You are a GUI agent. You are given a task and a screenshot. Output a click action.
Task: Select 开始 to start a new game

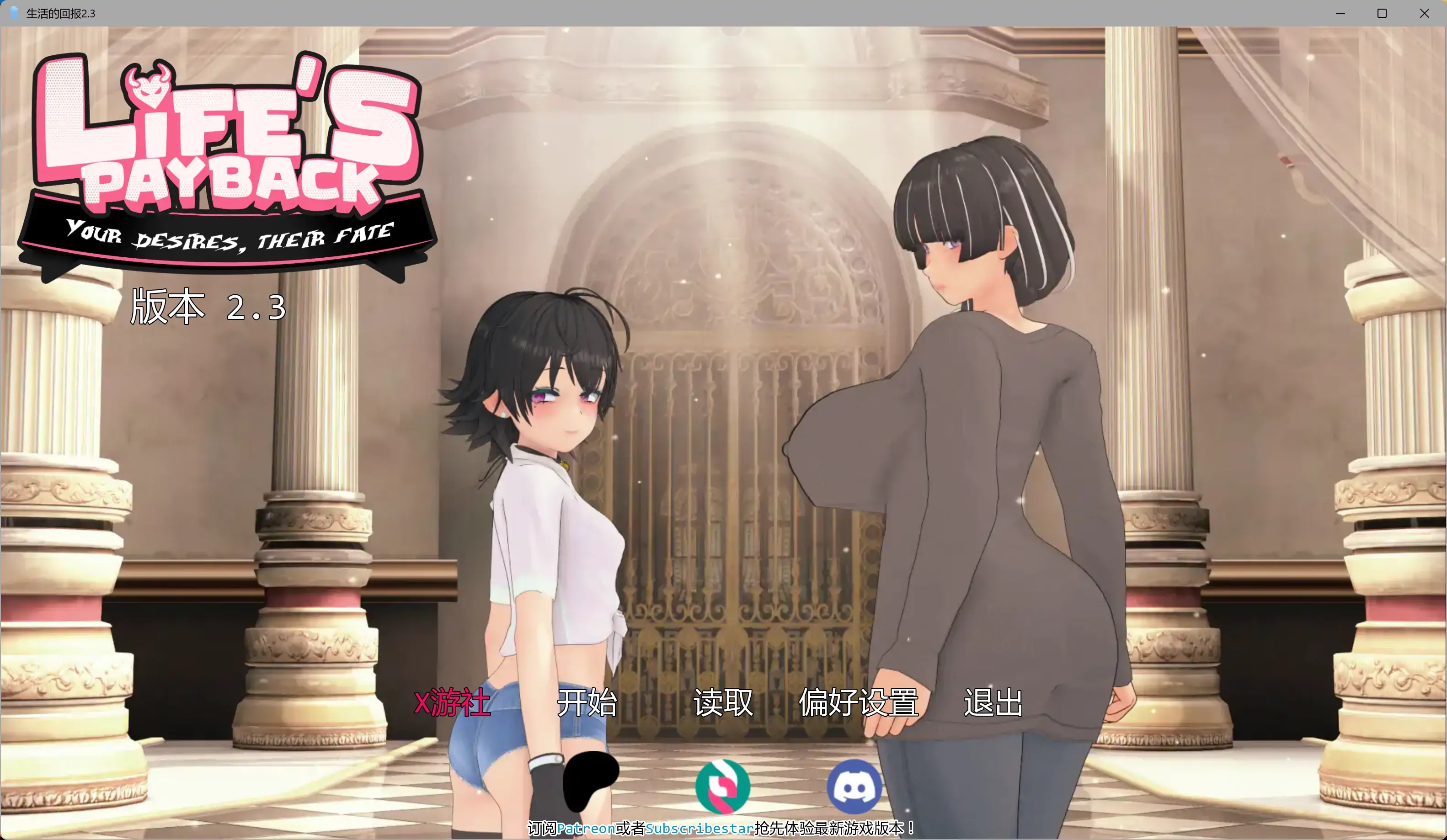[588, 703]
